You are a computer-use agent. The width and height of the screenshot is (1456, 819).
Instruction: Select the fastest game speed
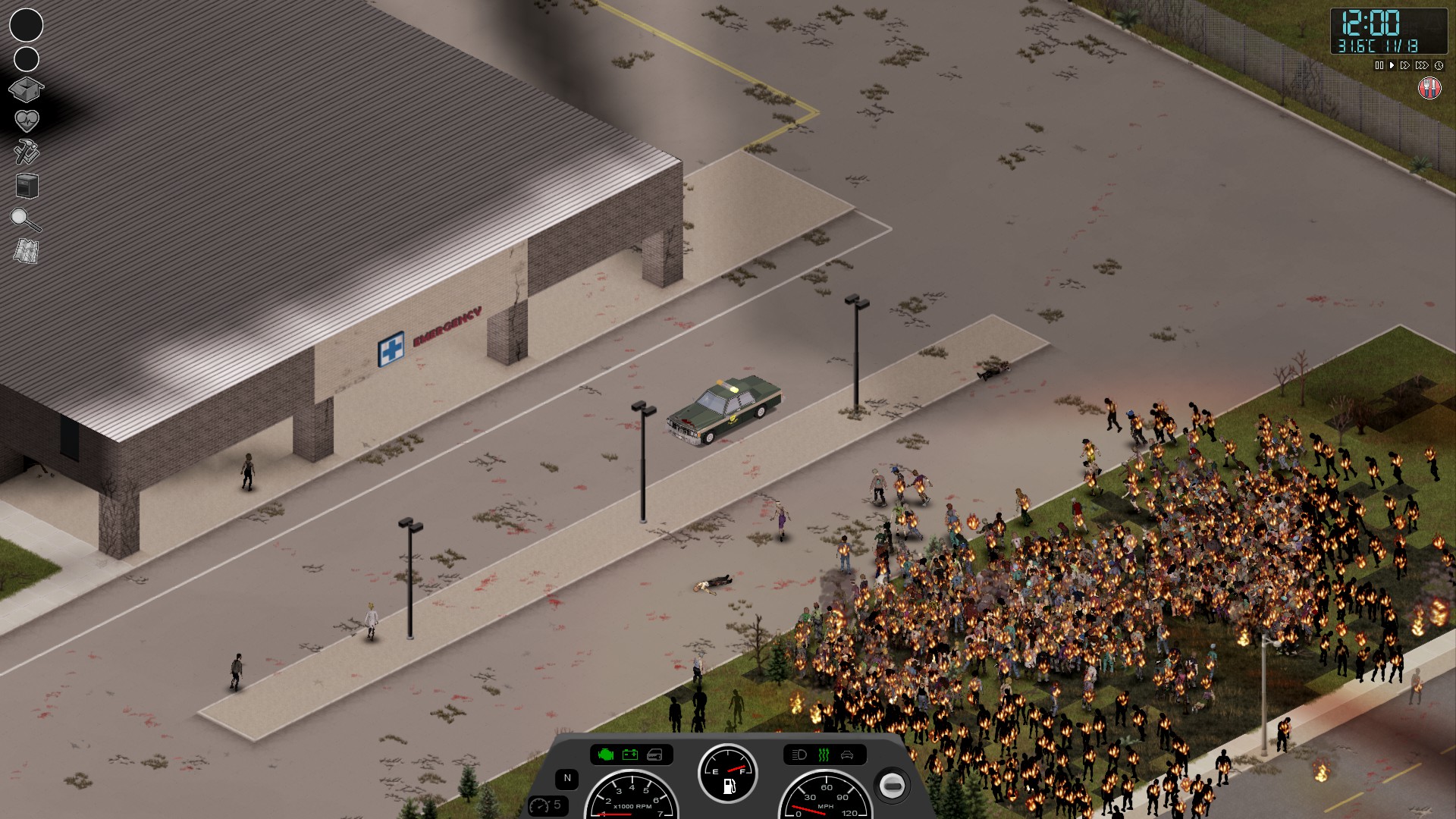click(1422, 65)
